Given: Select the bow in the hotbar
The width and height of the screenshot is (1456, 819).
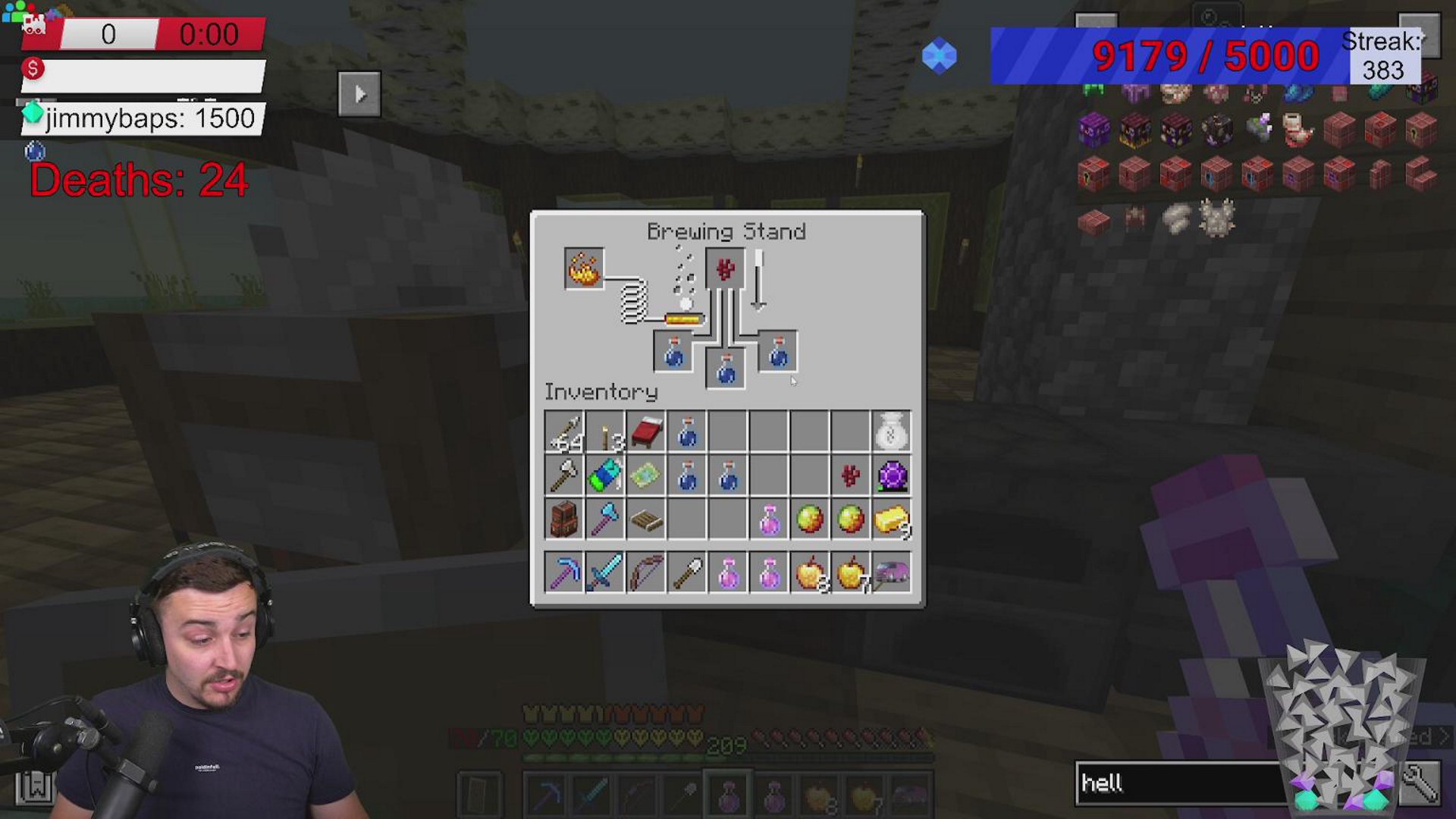Looking at the screenshot, I should pyautogui.click(x=646, y=573).
